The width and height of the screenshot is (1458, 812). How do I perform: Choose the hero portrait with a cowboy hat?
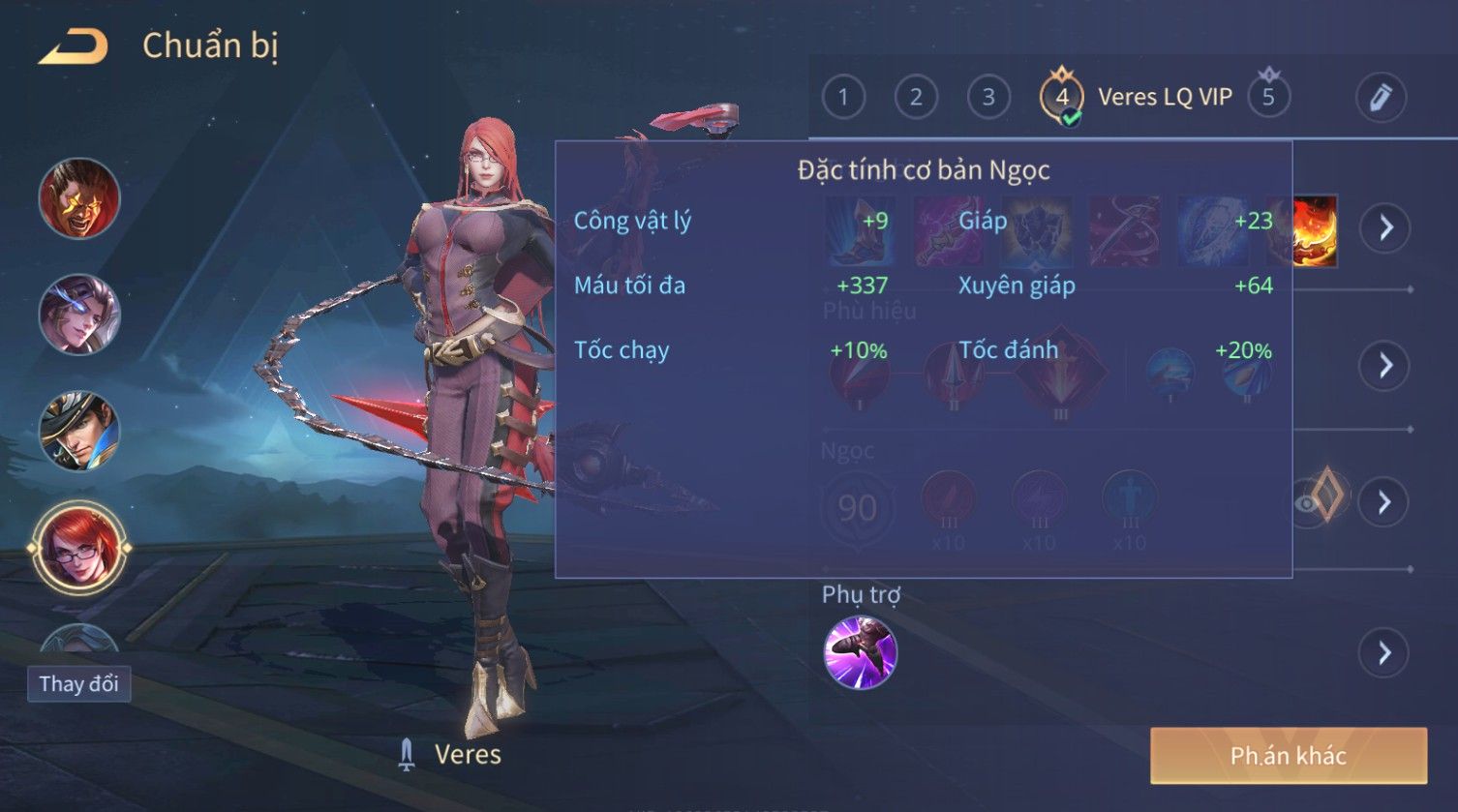[79, 431]
